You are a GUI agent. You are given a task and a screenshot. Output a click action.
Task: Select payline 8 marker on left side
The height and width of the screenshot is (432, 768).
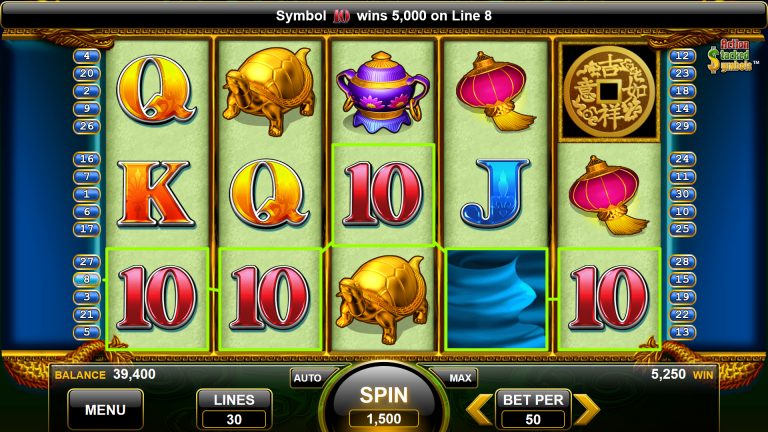[x=86, y=279]
